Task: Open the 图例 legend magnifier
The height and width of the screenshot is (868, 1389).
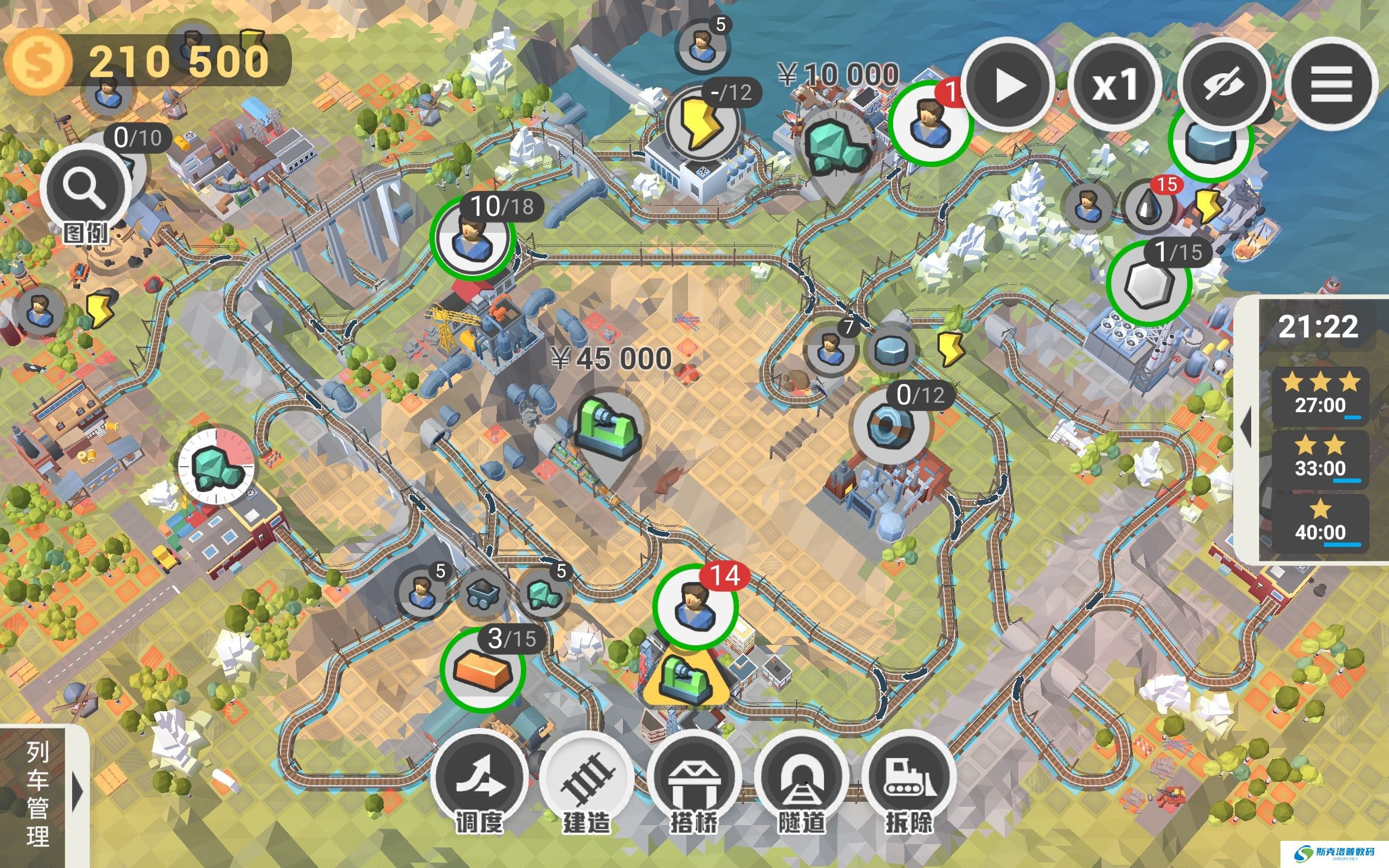Action: pos(86,189)
